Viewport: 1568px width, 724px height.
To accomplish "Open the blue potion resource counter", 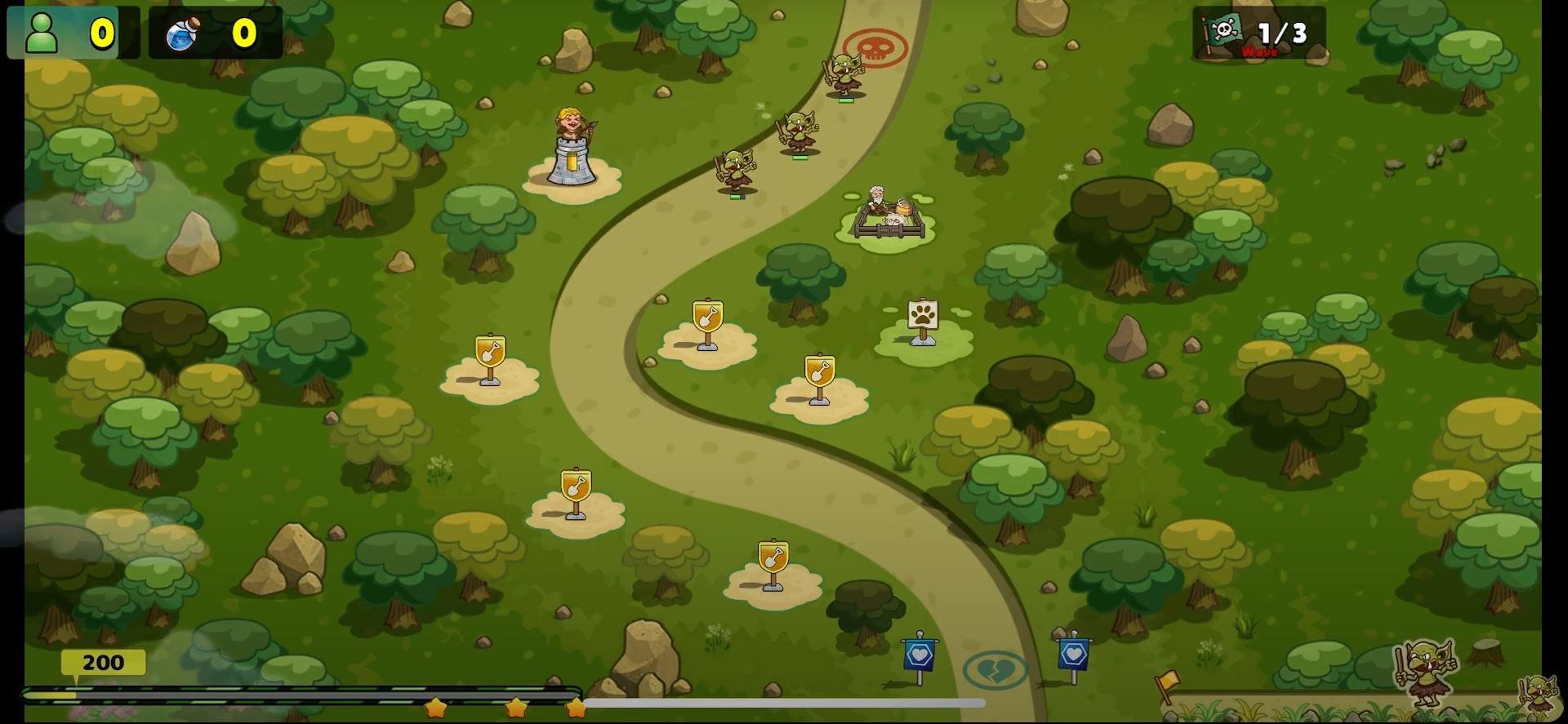I will pyautogui.click(x=214, y=33).
